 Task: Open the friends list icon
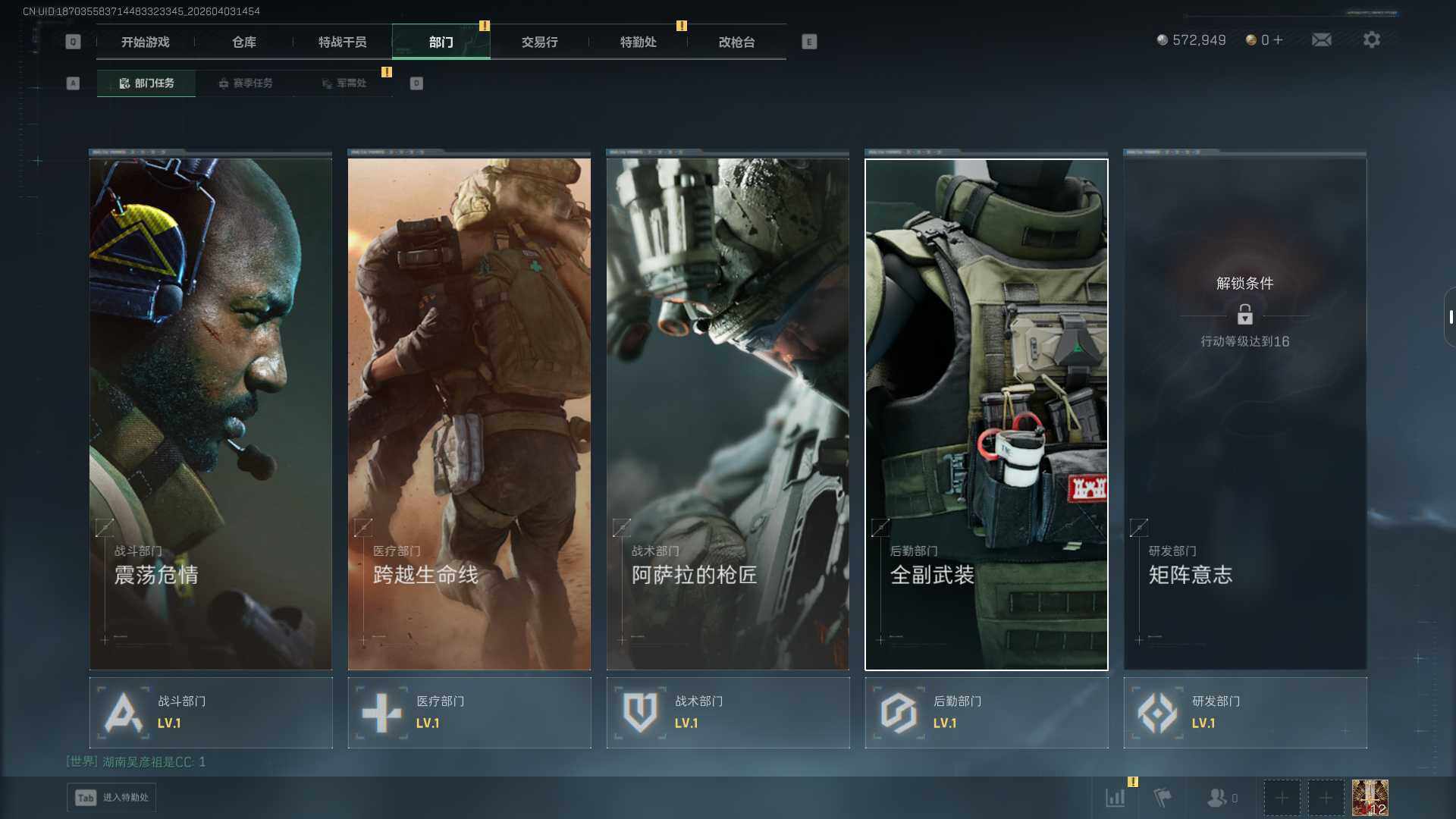pos(1218,798)
